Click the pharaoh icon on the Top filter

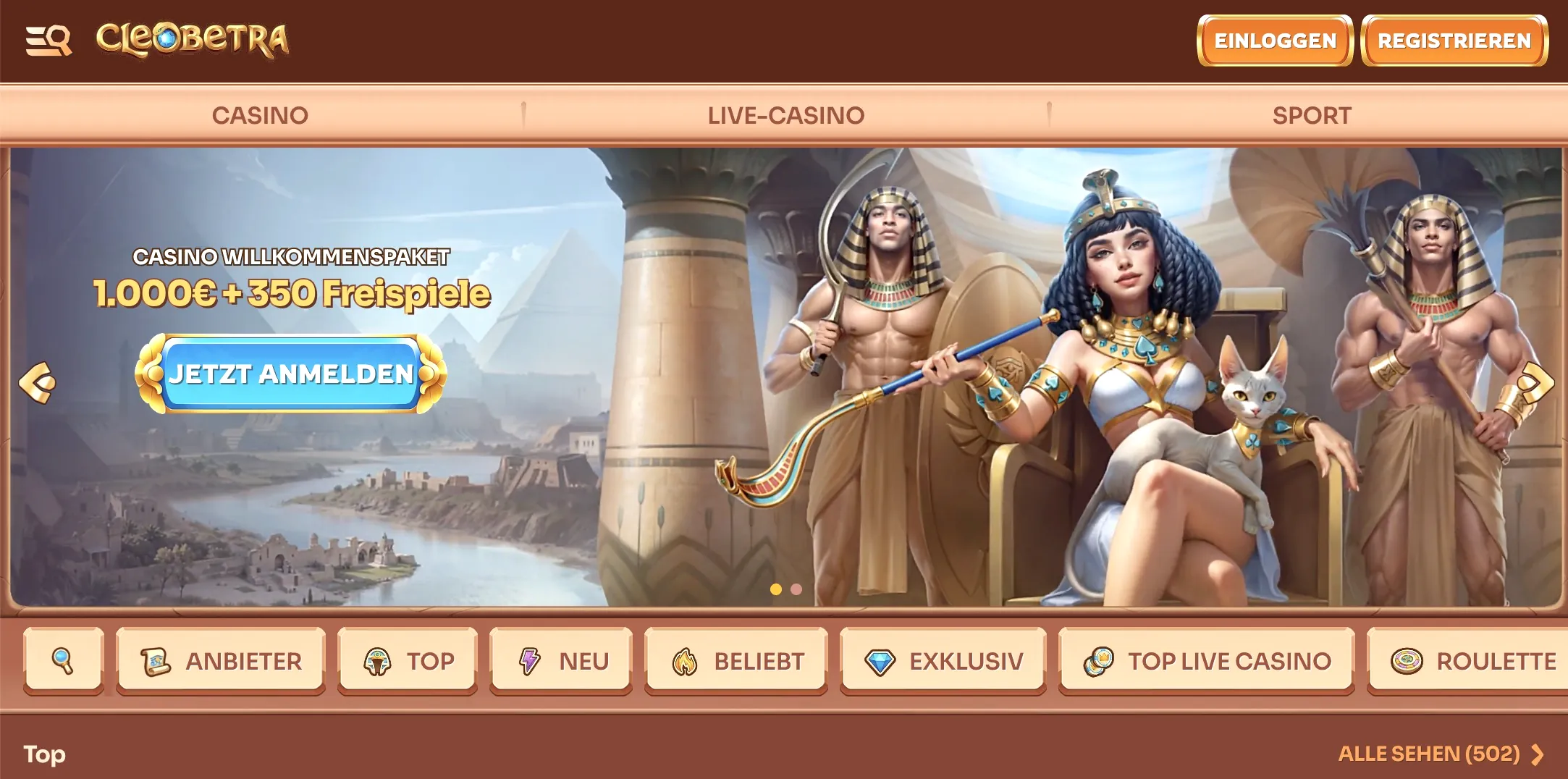[376, 660]
